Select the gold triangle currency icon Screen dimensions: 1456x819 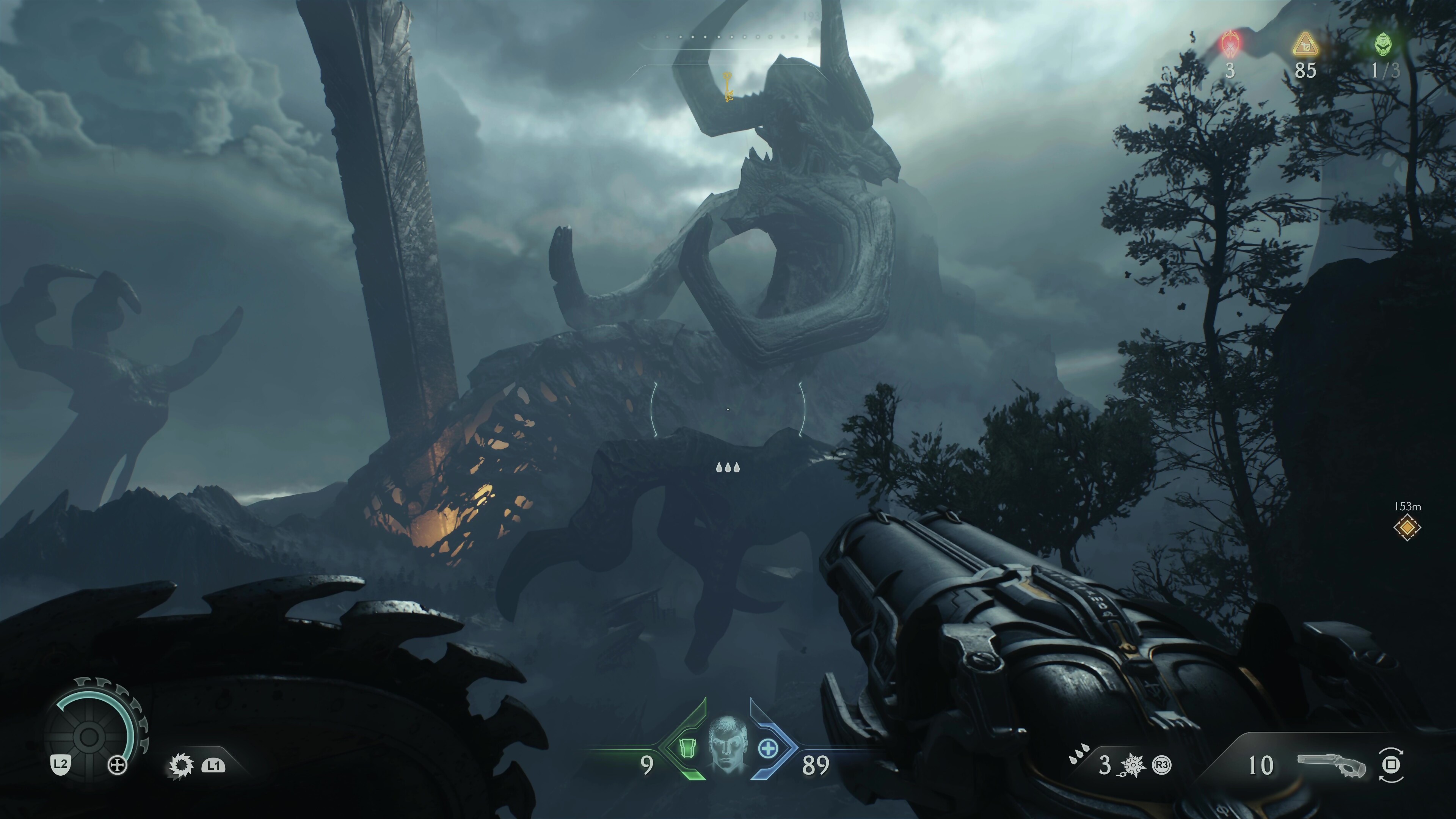coord(1305,44)
